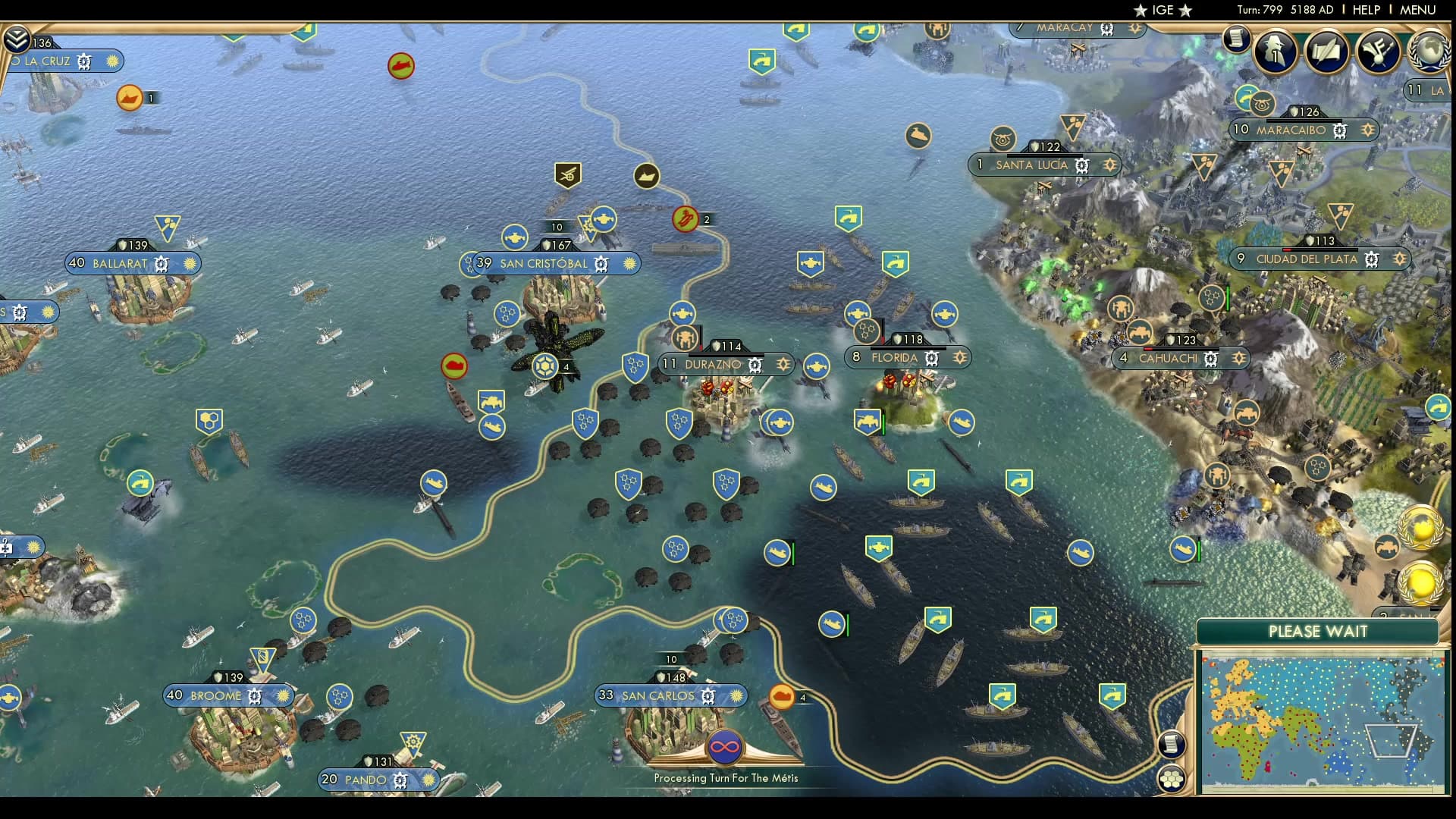Open the social policies scroll-and-quill icon

1326,51
